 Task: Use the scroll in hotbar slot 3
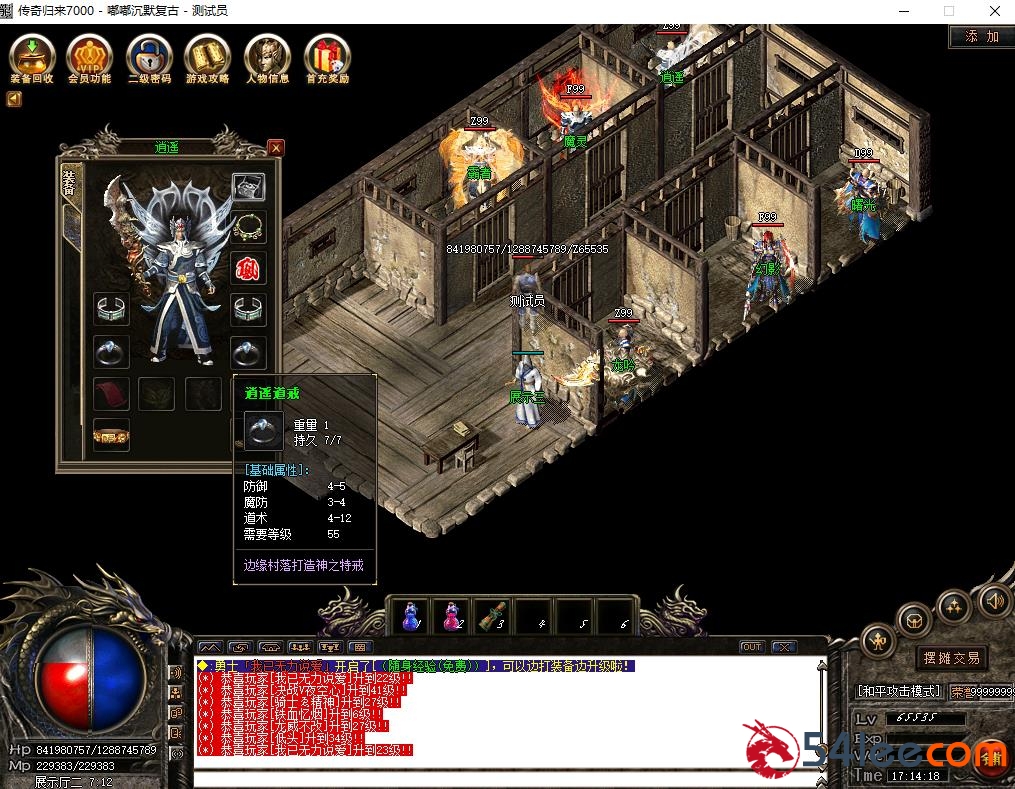point(492,616)
